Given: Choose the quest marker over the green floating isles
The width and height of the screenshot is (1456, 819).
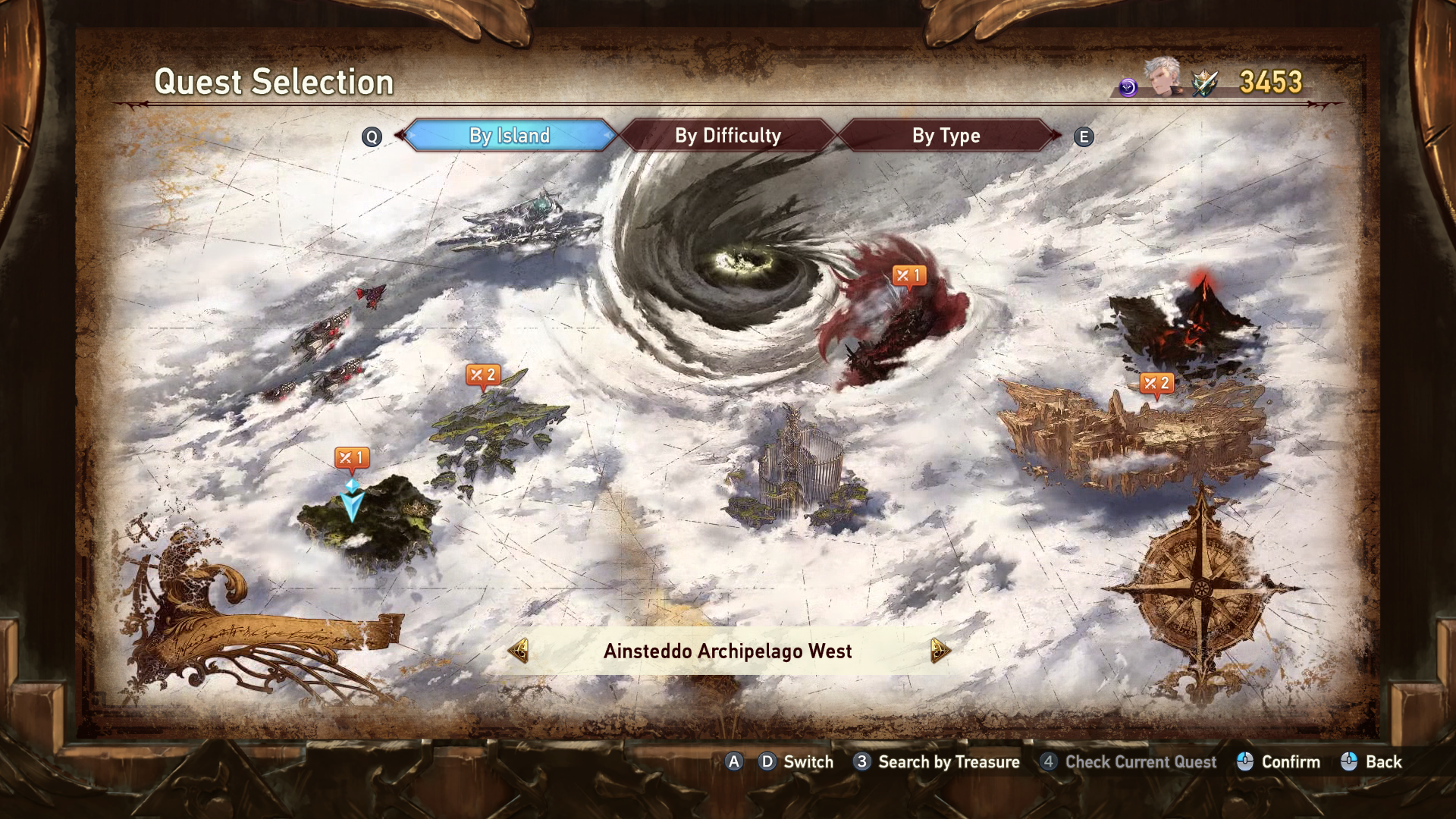Looking at the screenshot, I should pos(483,375).
